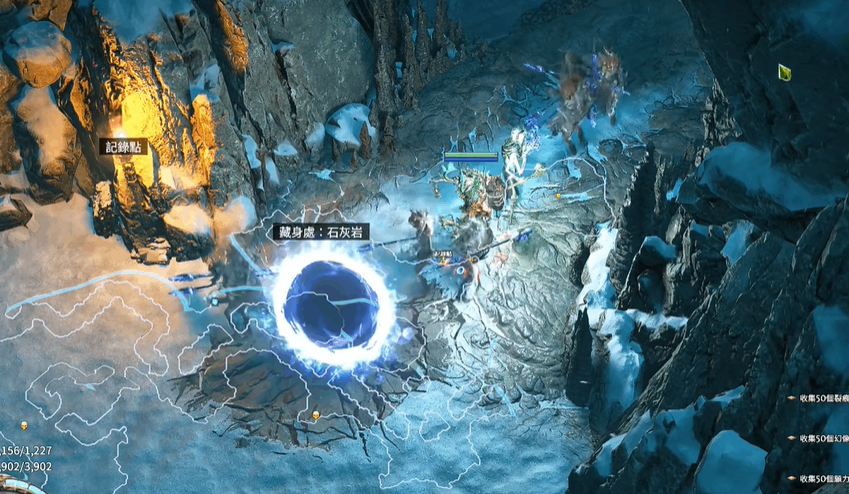Select the 藏身處：石灰岩 portal label
The height and width of the screenshot is (494, 849).
[321, 232]
